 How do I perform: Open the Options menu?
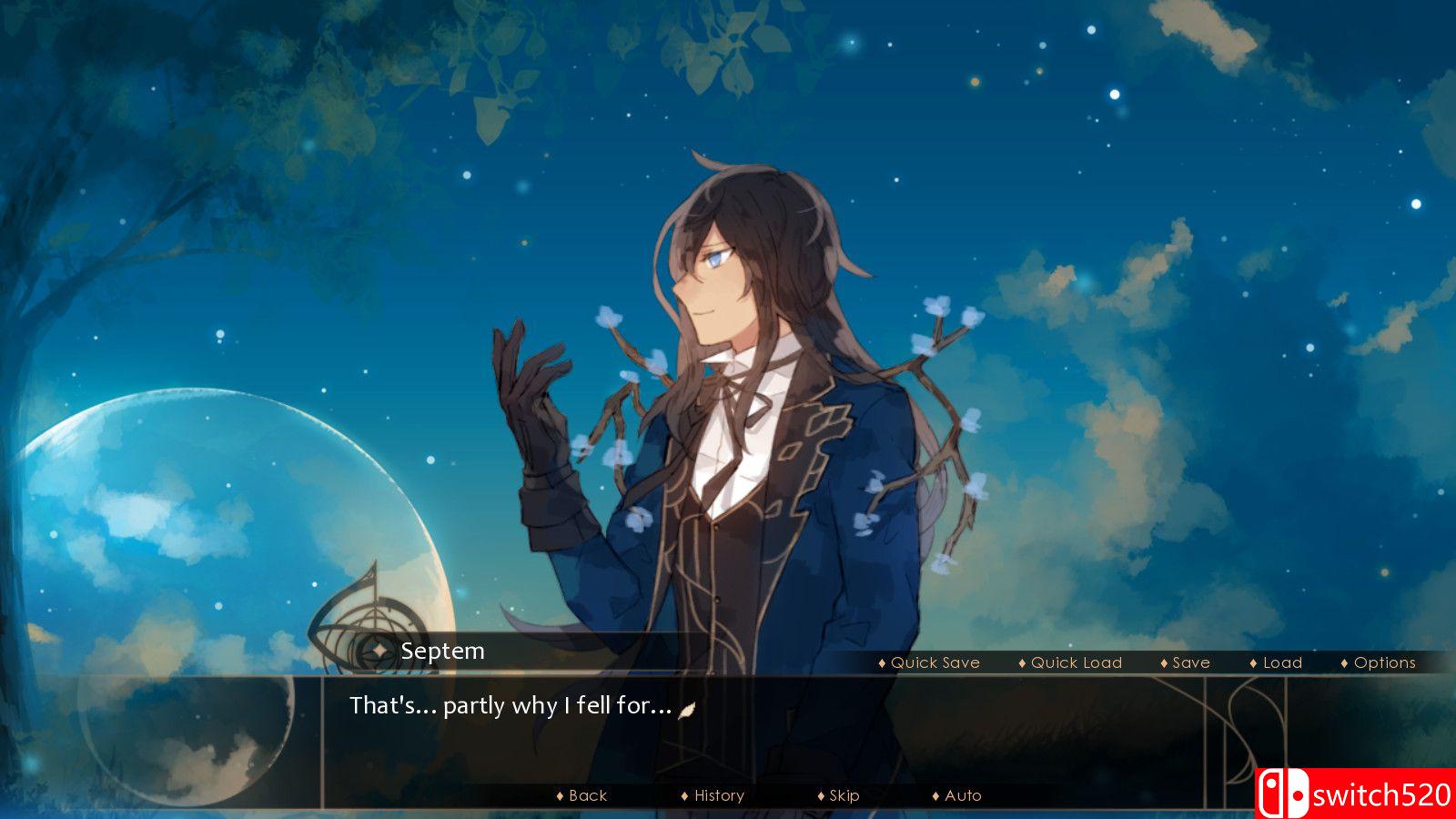click(x=1383, y=662)
